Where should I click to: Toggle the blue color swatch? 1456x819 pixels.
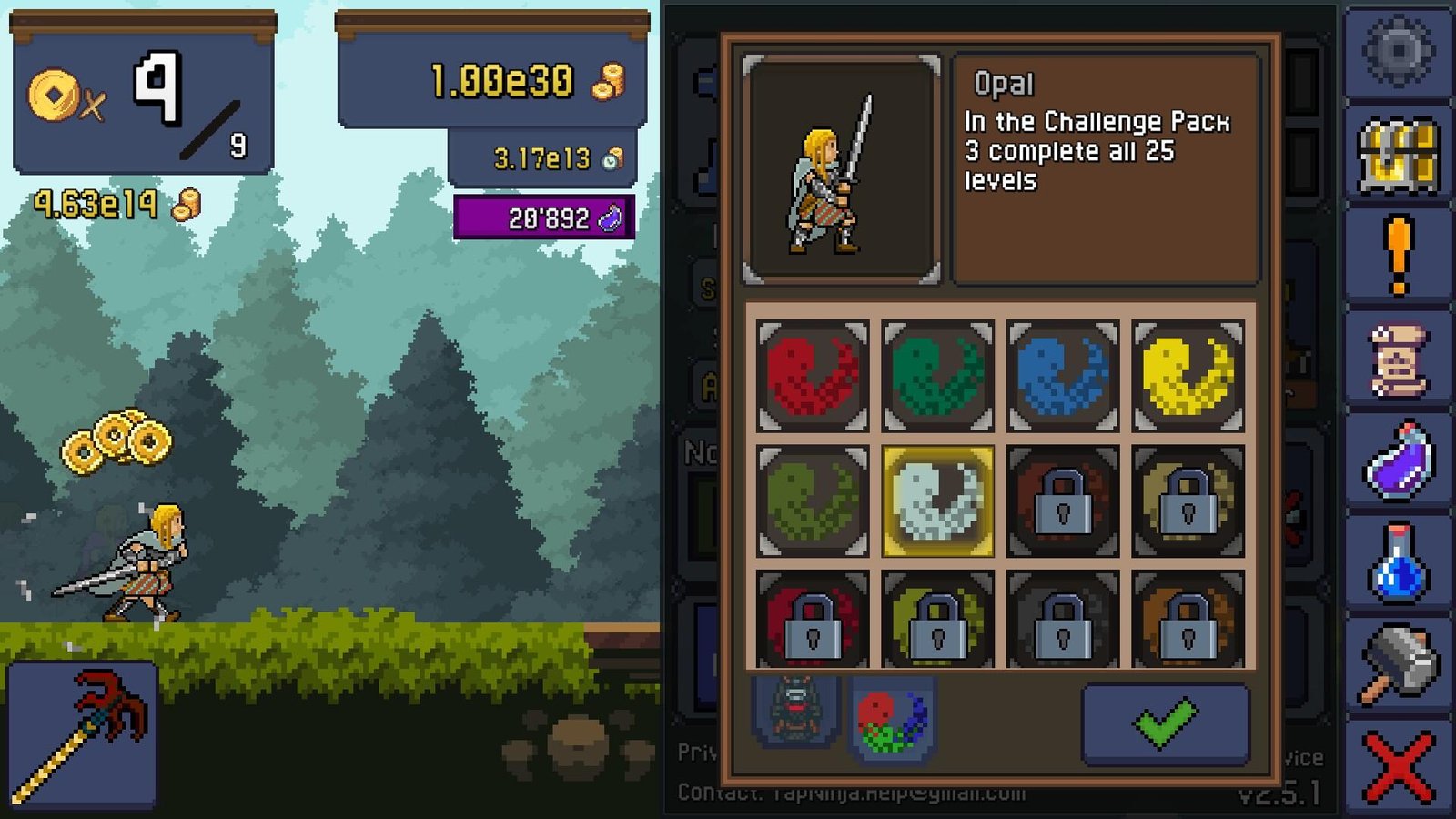[1065, 378]
